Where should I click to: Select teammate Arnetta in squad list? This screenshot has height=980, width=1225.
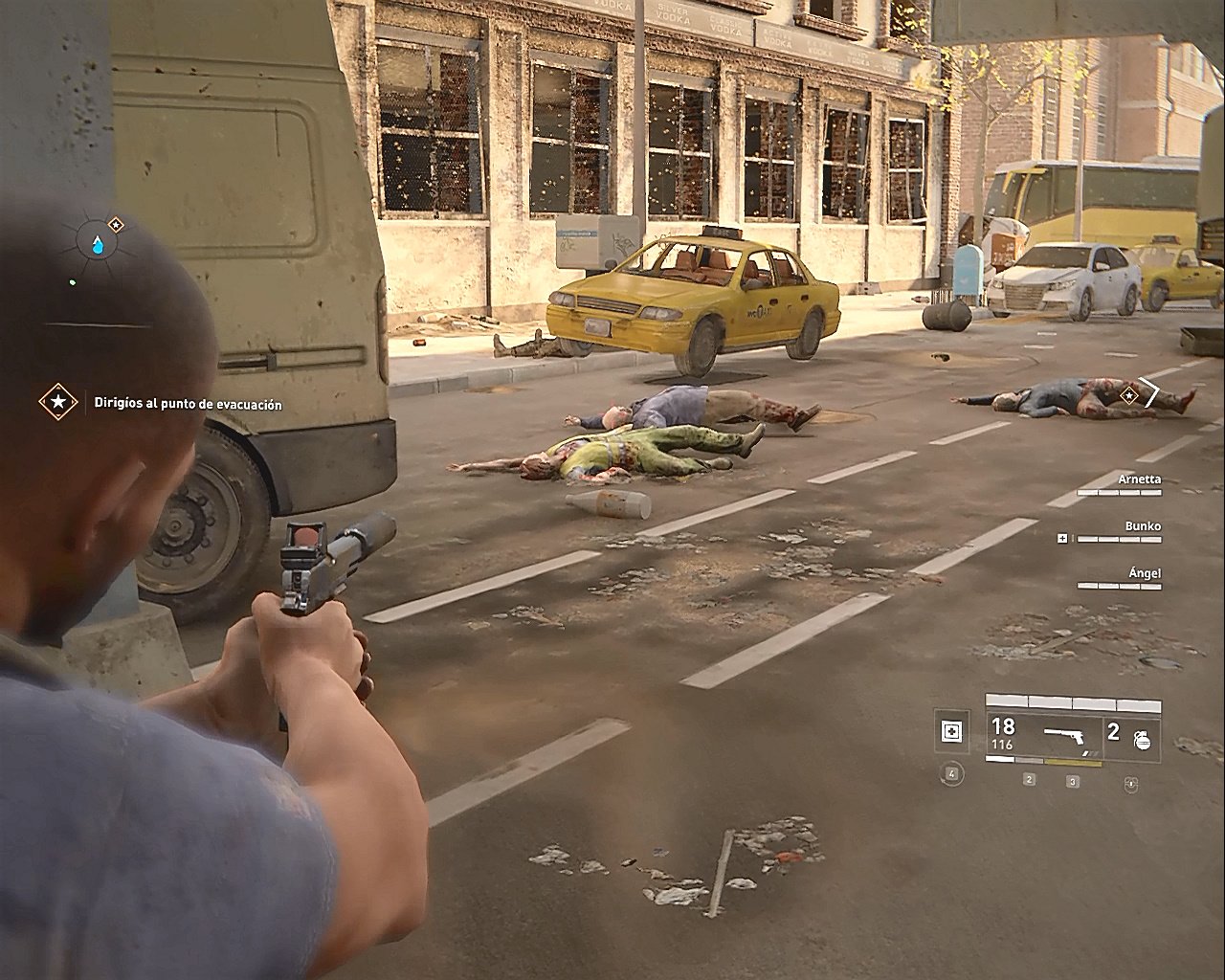pos(1119,484)
